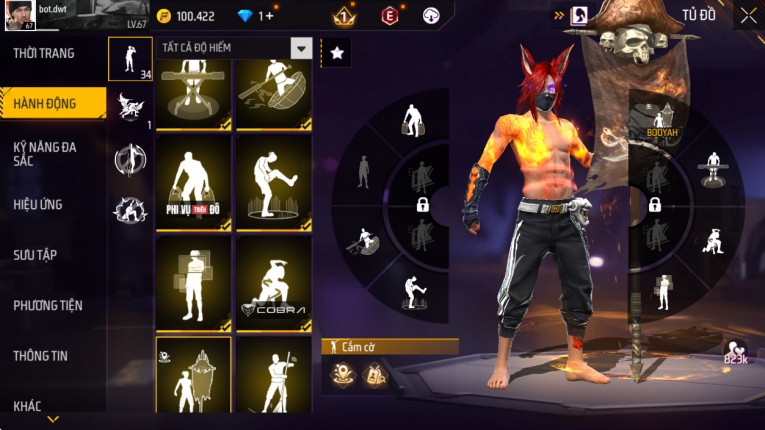Switch to Kỹ Năng Đa Sắc tab

point(45,153)
